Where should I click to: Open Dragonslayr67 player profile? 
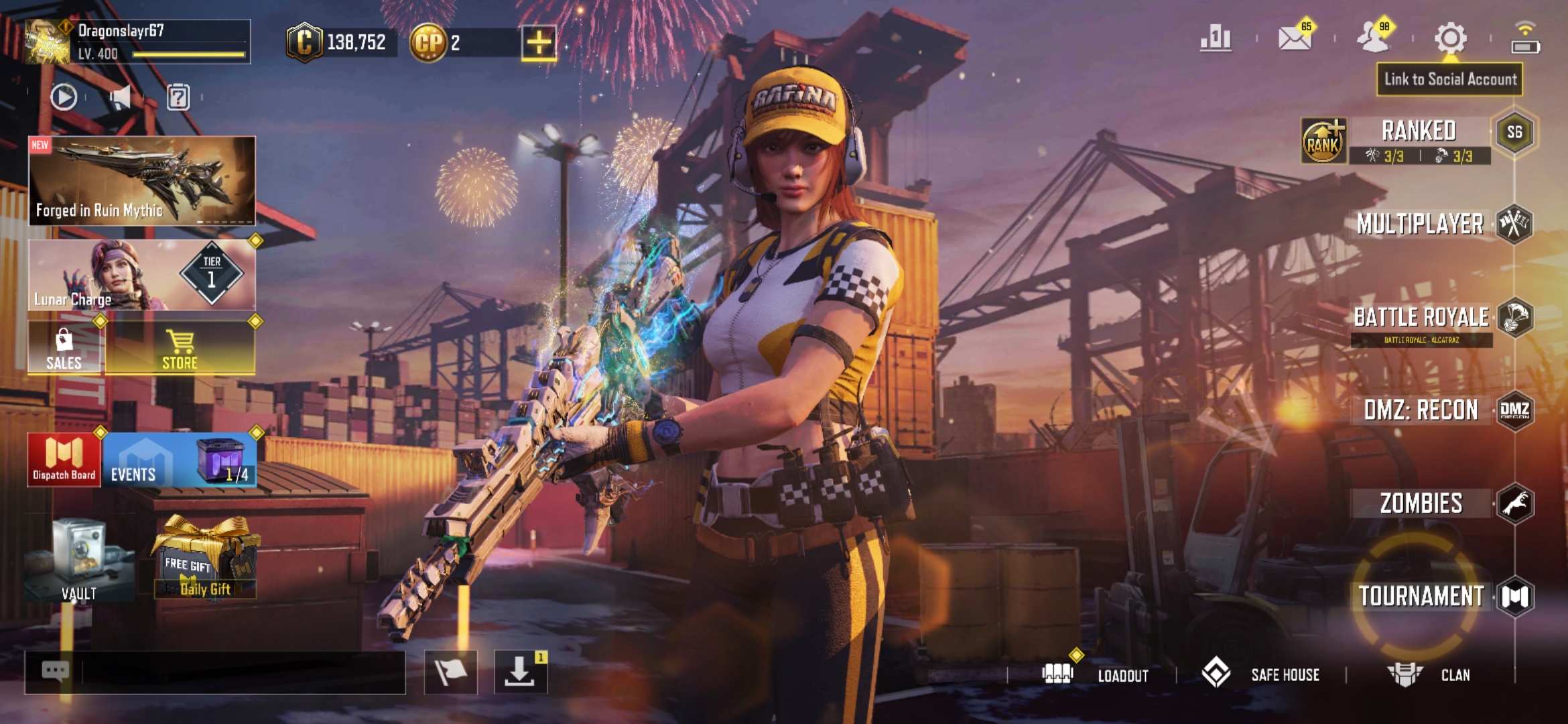[137, 42]
